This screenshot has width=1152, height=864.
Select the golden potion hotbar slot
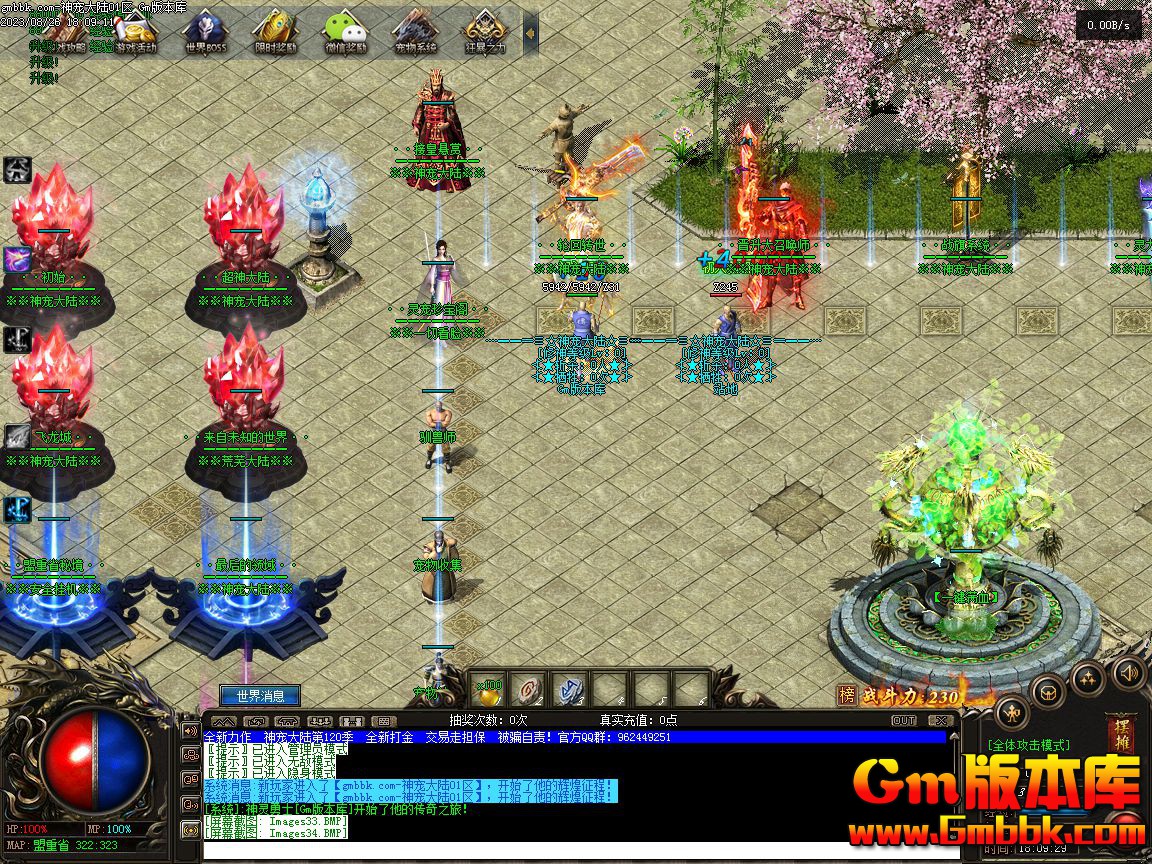coord(487,690)
